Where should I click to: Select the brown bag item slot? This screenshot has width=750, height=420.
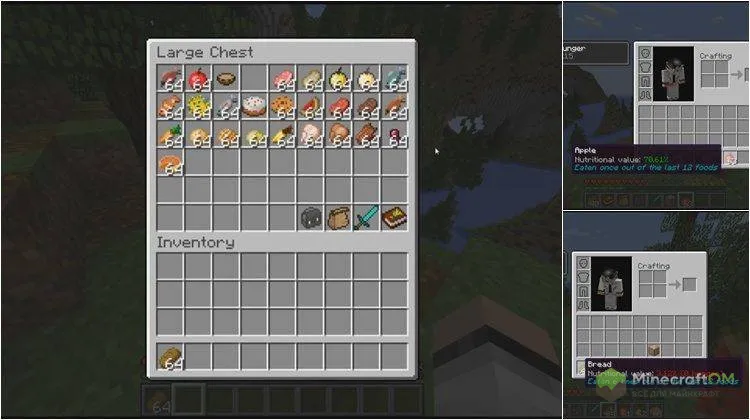pos(338,217)
